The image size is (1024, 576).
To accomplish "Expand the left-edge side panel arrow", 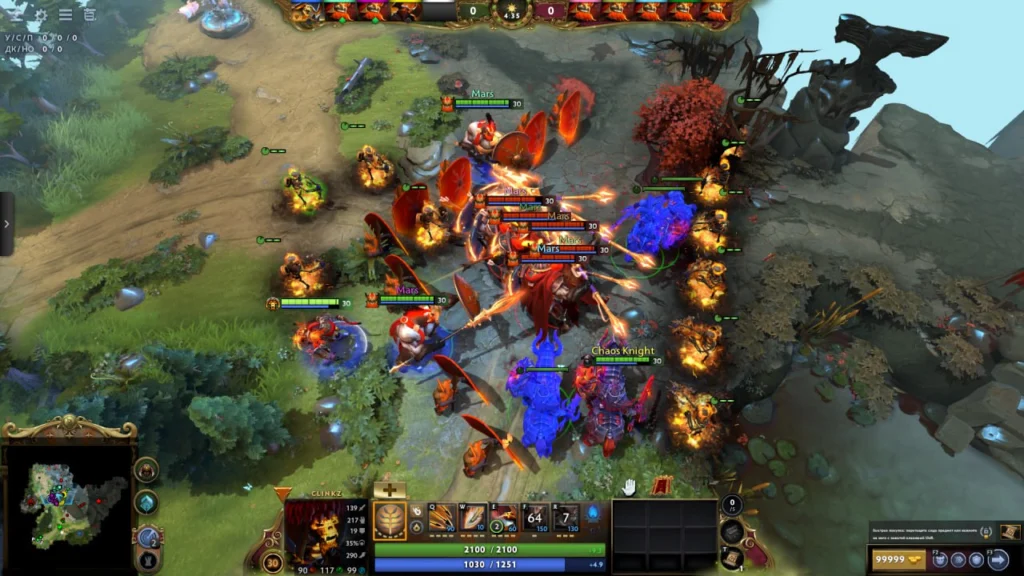I will 6,223.
